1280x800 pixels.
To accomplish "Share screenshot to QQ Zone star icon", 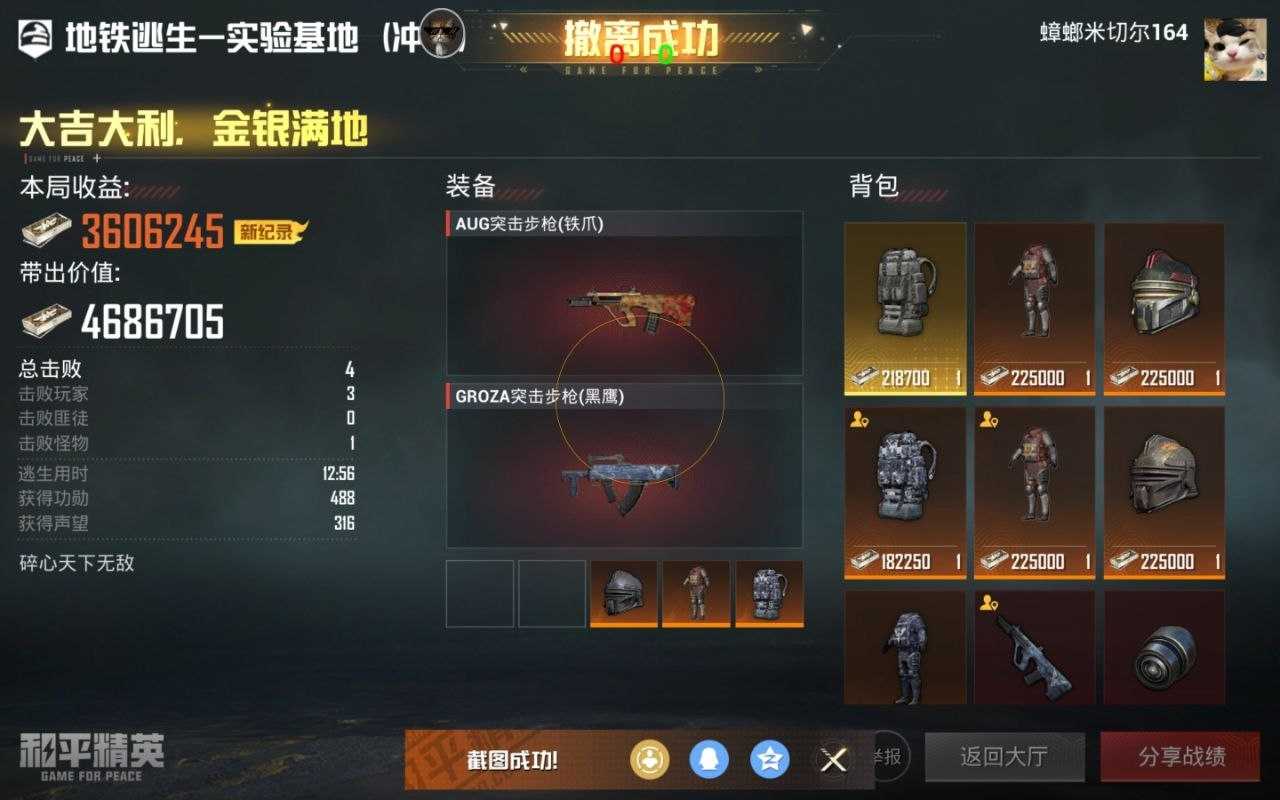I will [770, 760].
